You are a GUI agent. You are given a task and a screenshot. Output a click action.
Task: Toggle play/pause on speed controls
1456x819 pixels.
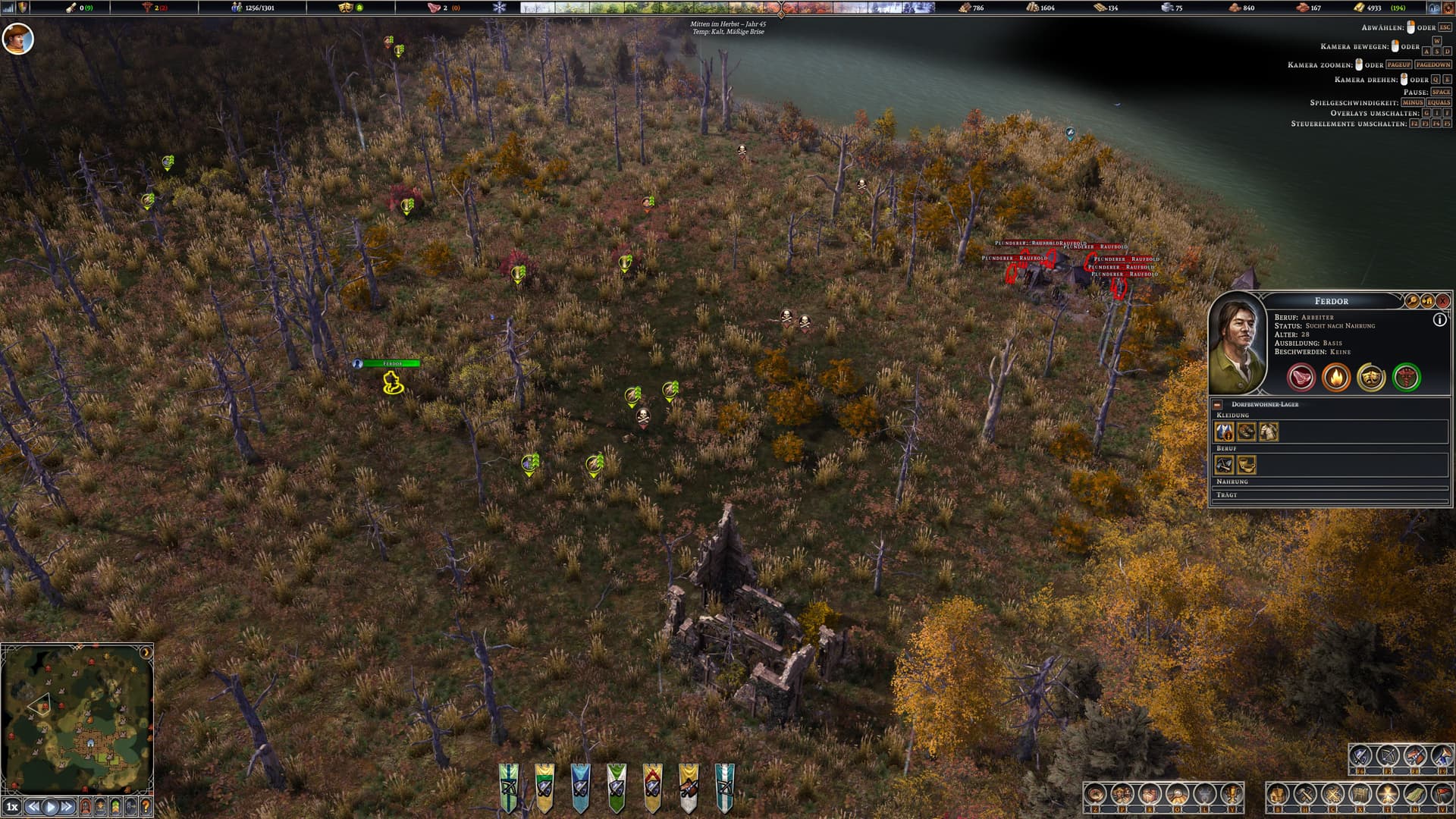(x=51, y=807)
